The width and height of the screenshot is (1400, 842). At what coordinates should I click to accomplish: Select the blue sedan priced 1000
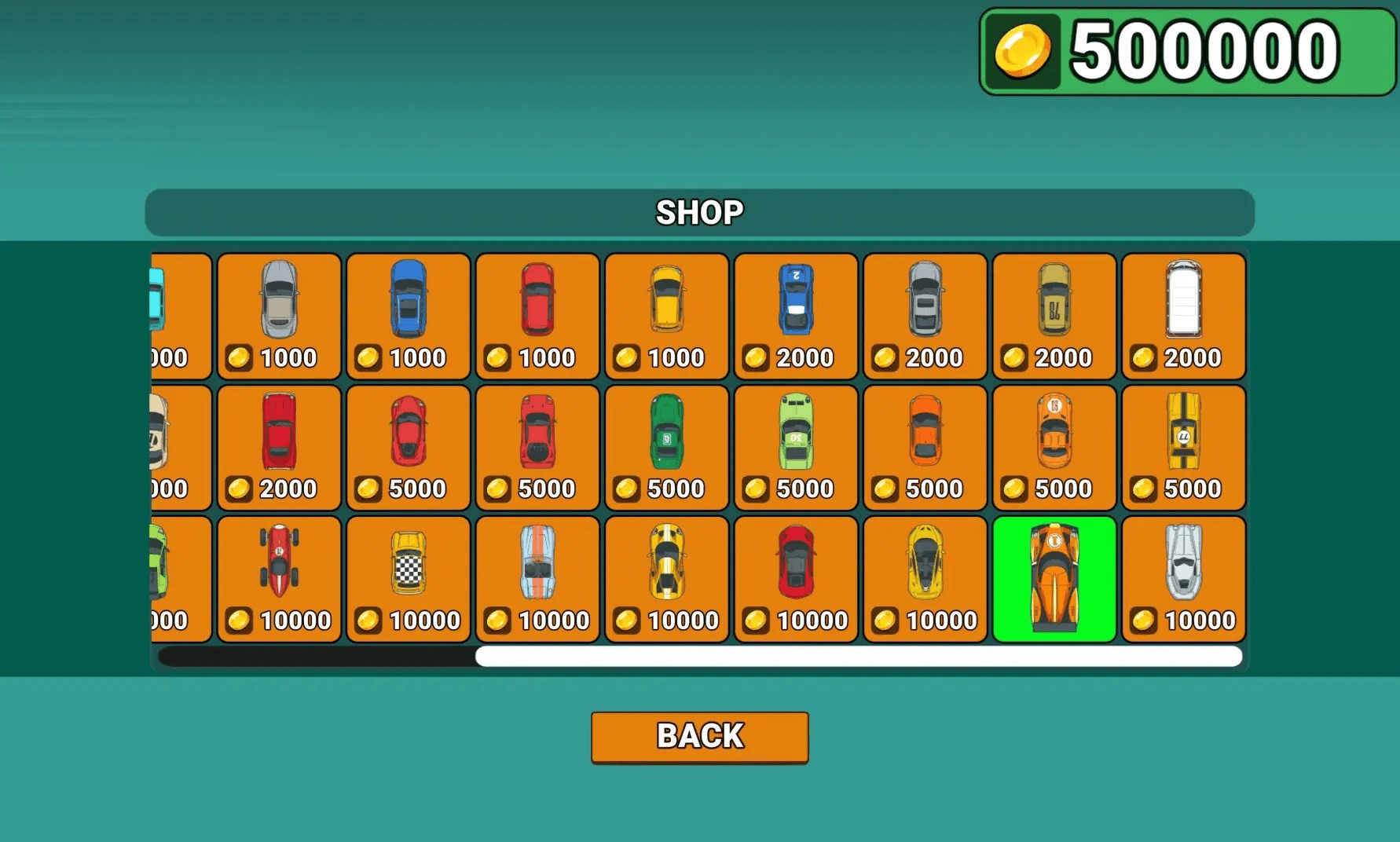(408, 316)
